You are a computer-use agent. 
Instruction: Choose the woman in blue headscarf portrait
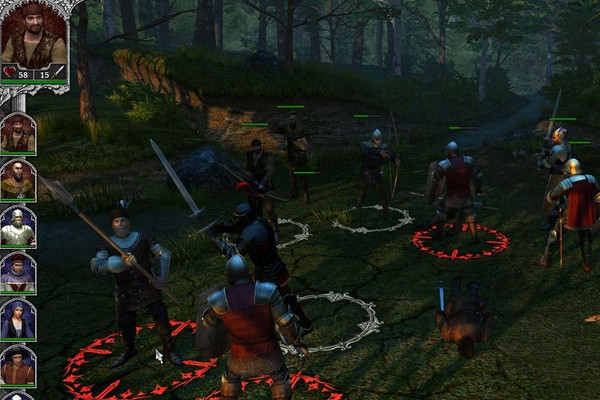coord(18,318)
